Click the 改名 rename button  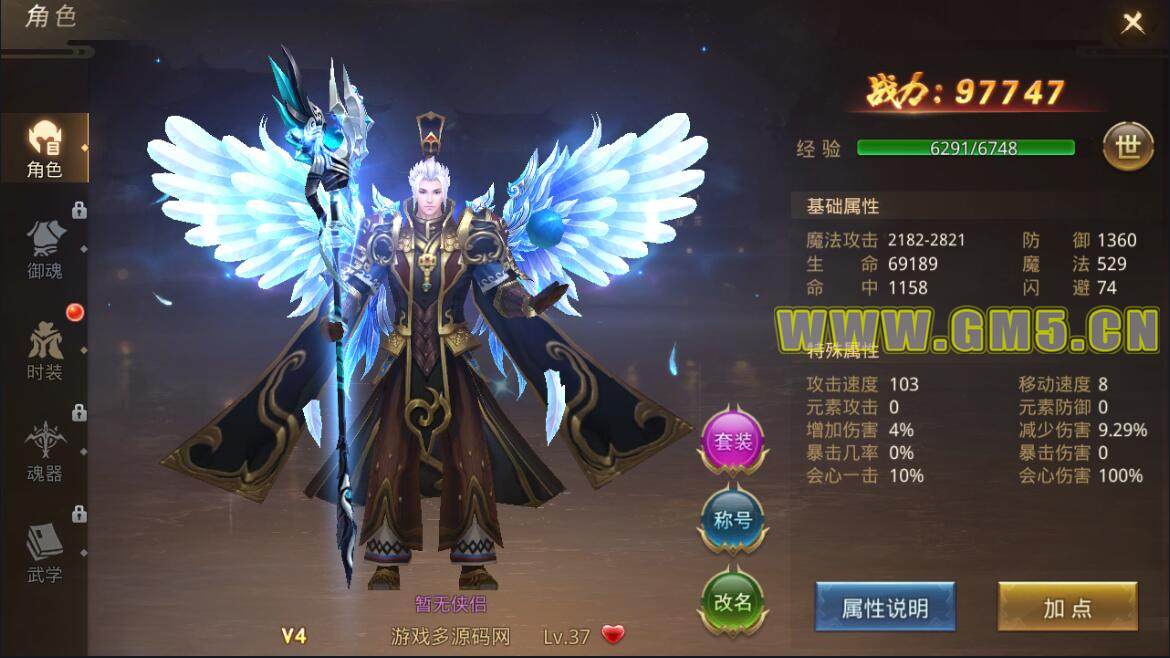pos(733,601)
